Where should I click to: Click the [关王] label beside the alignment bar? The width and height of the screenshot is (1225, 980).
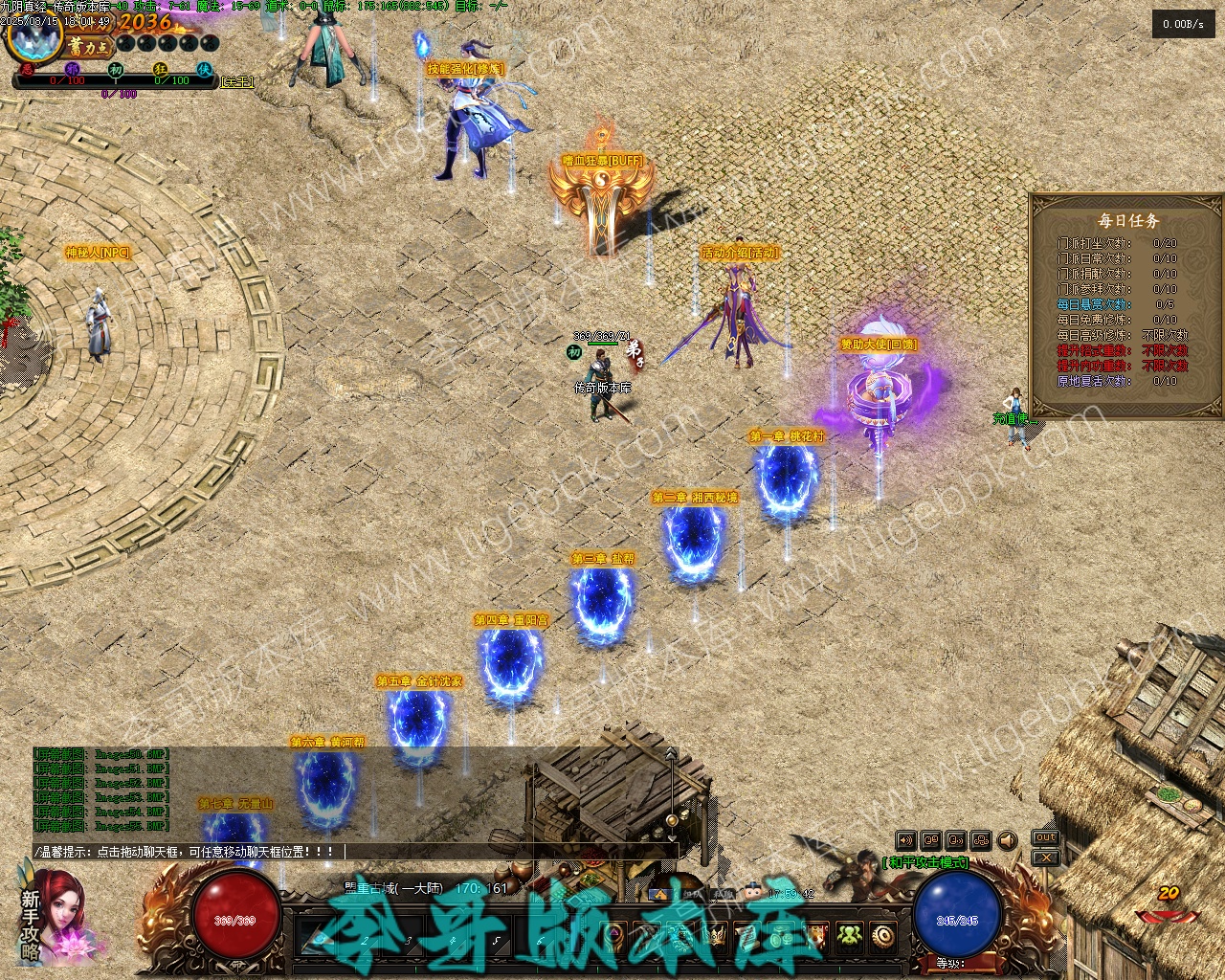237,82
